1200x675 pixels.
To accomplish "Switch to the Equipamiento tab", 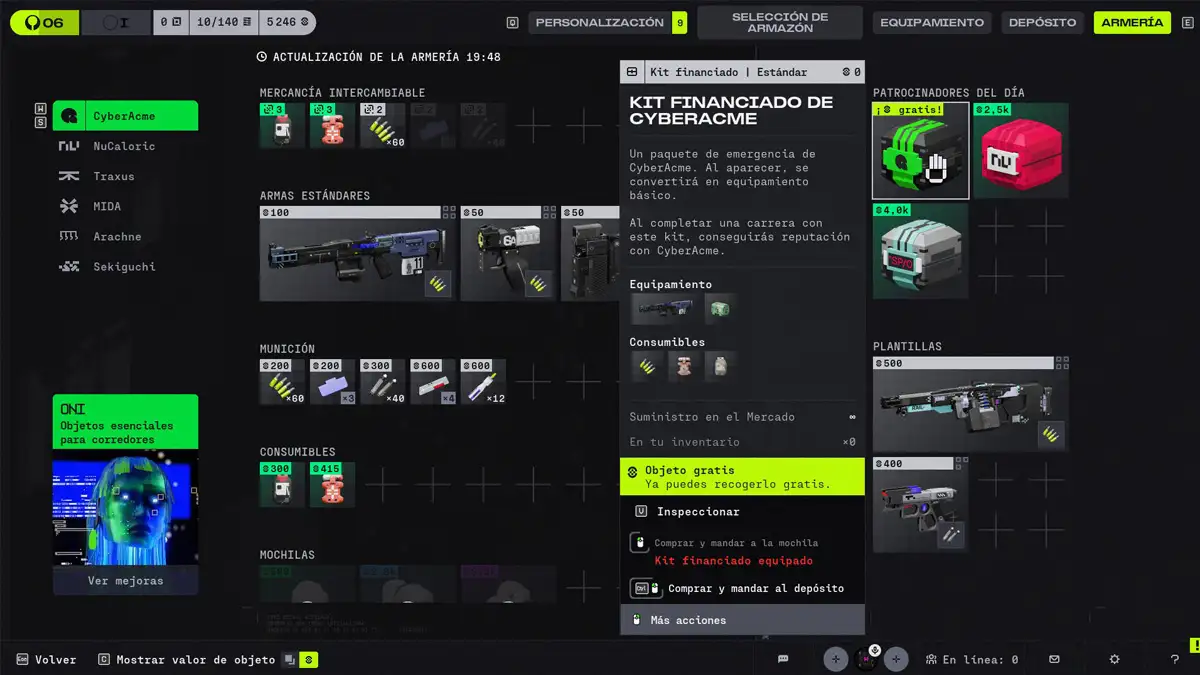I will [932, 22].
